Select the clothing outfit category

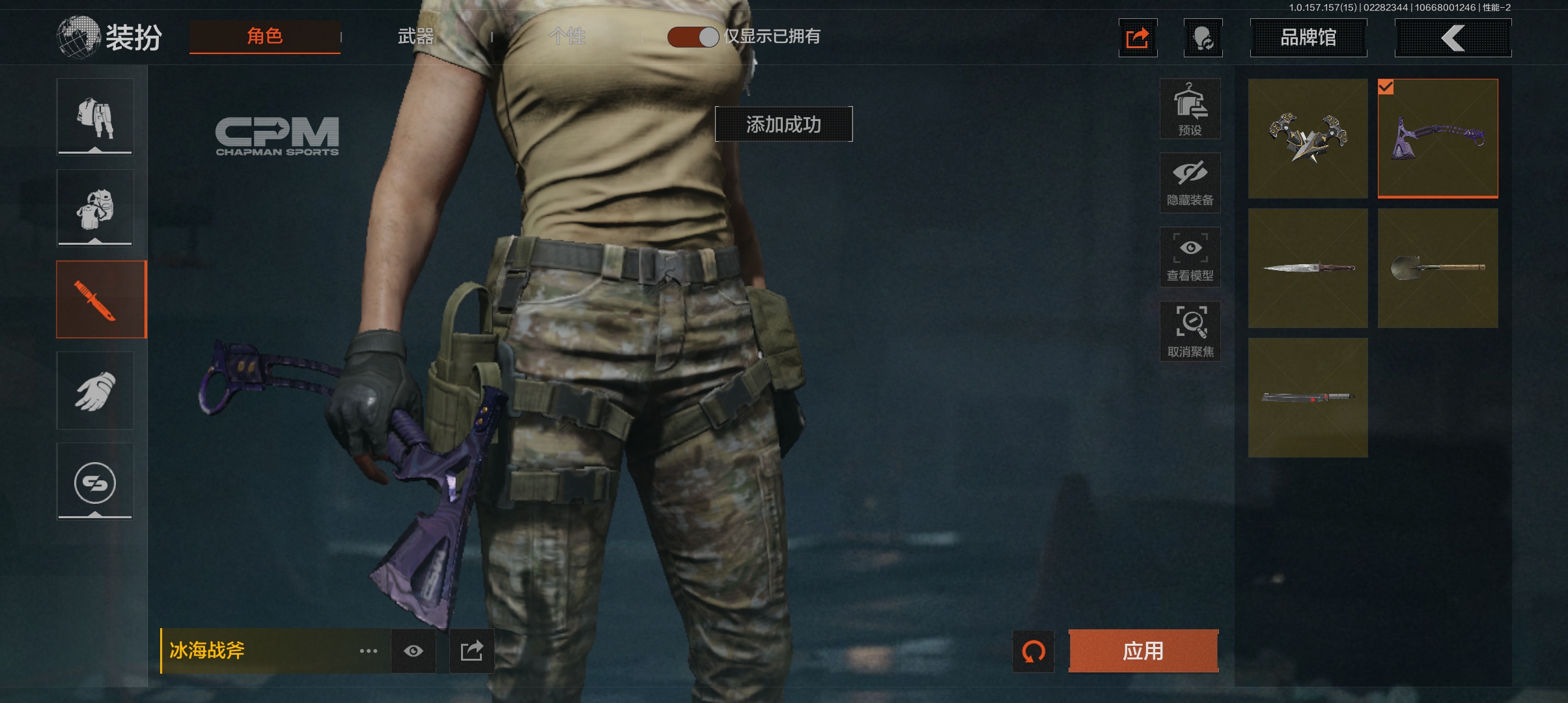[95, 117]
